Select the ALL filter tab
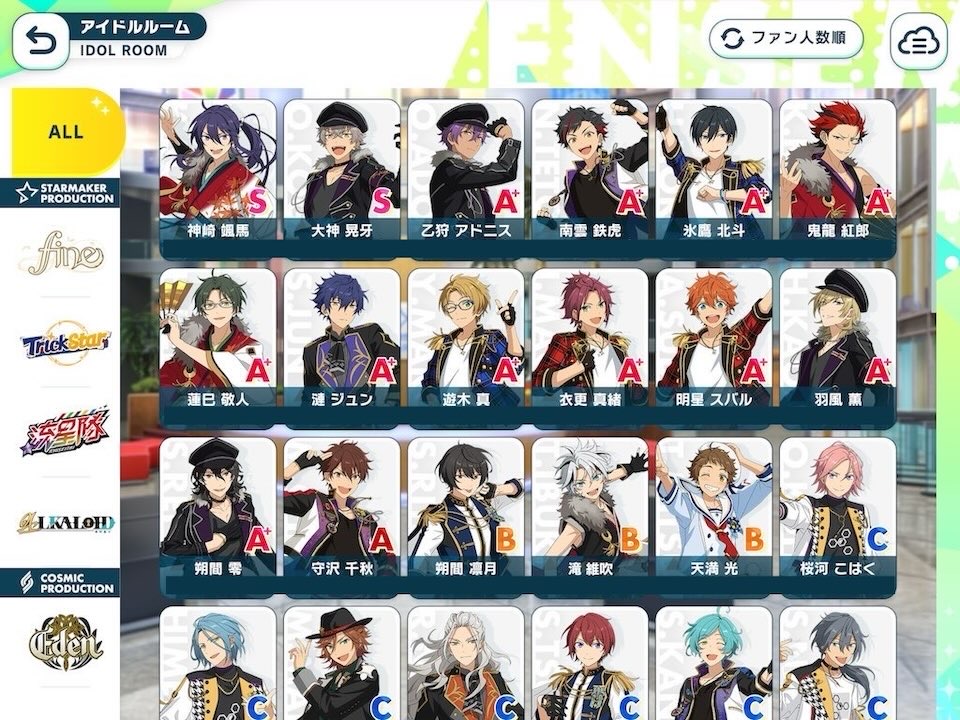960x720 pixels. (66, 132)
